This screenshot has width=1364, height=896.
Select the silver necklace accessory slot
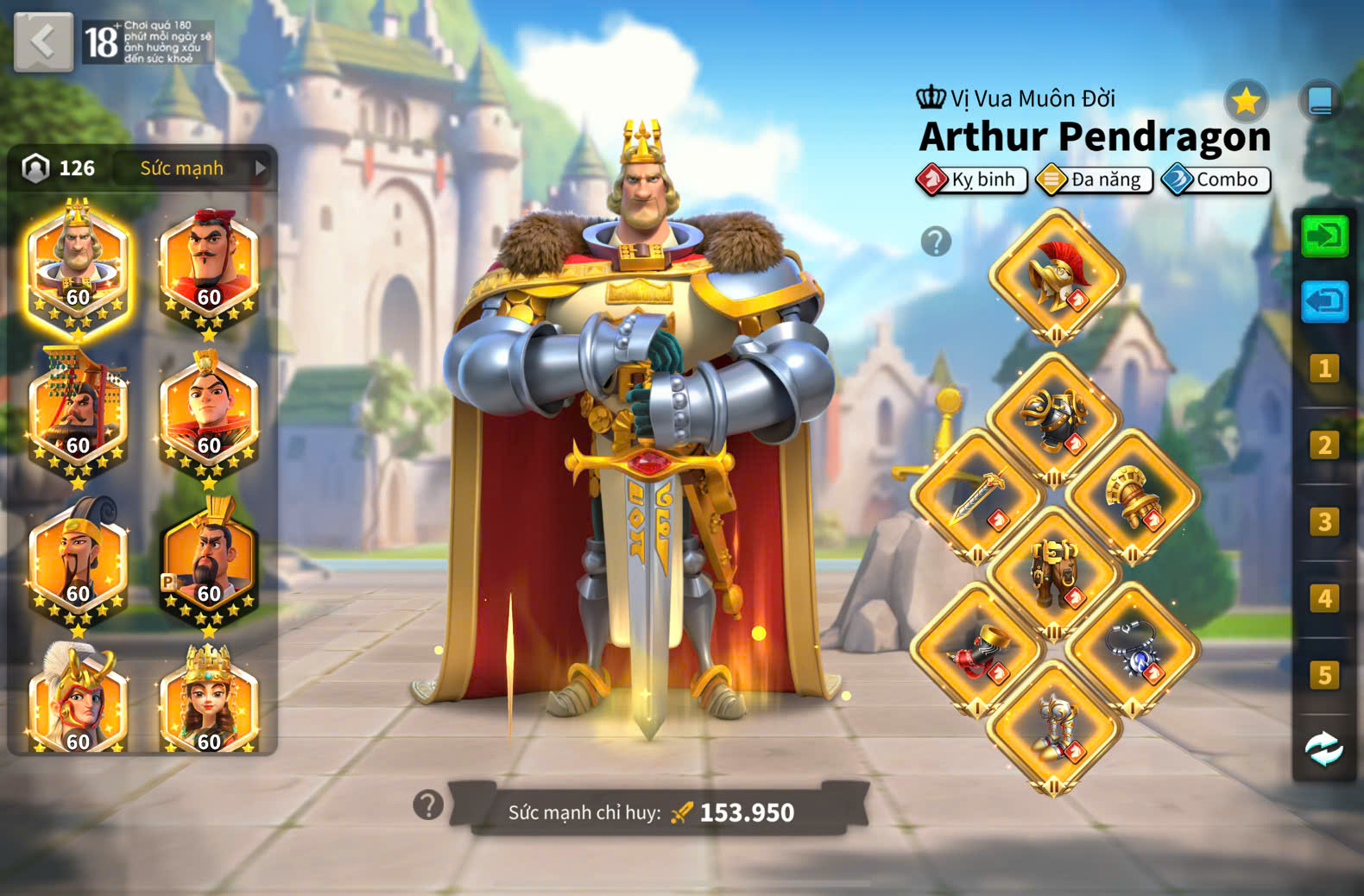pos(1131,649)
